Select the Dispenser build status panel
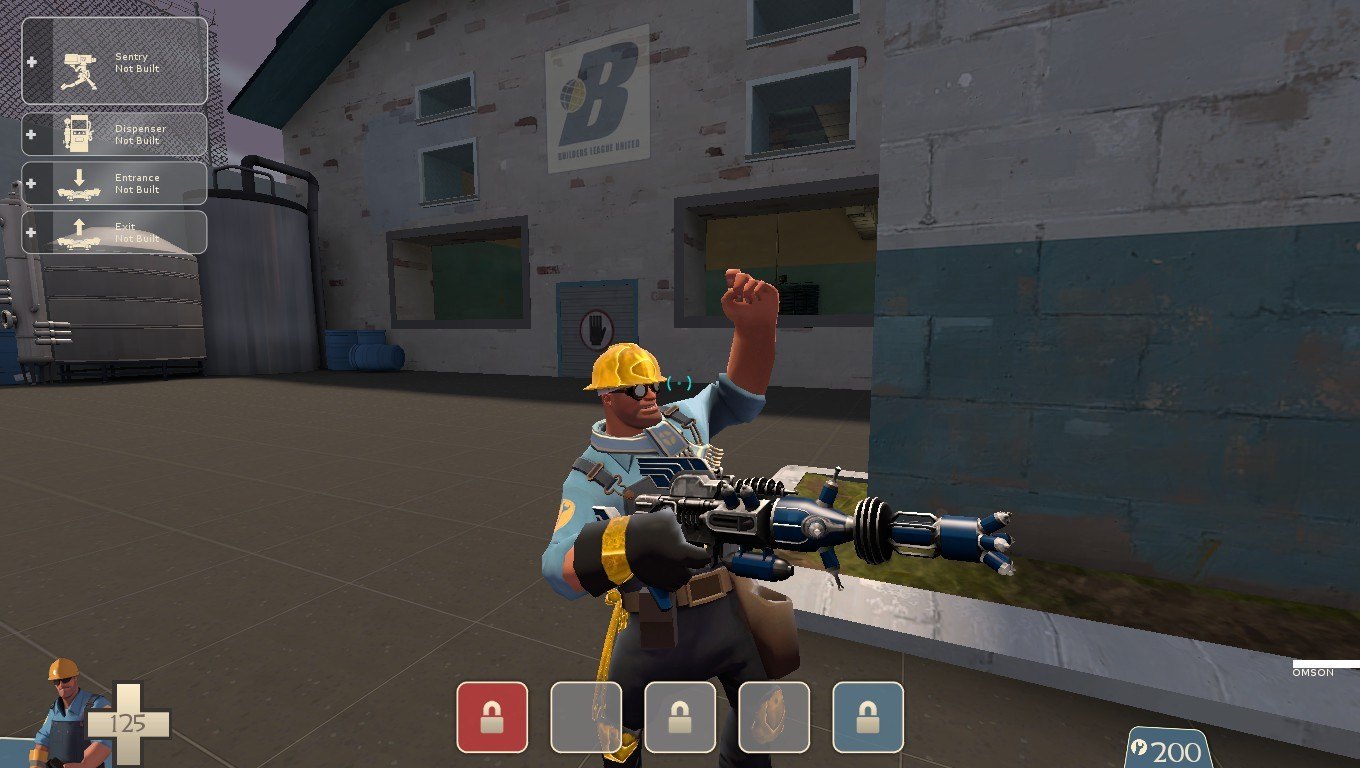 click(x=115, y=134)
